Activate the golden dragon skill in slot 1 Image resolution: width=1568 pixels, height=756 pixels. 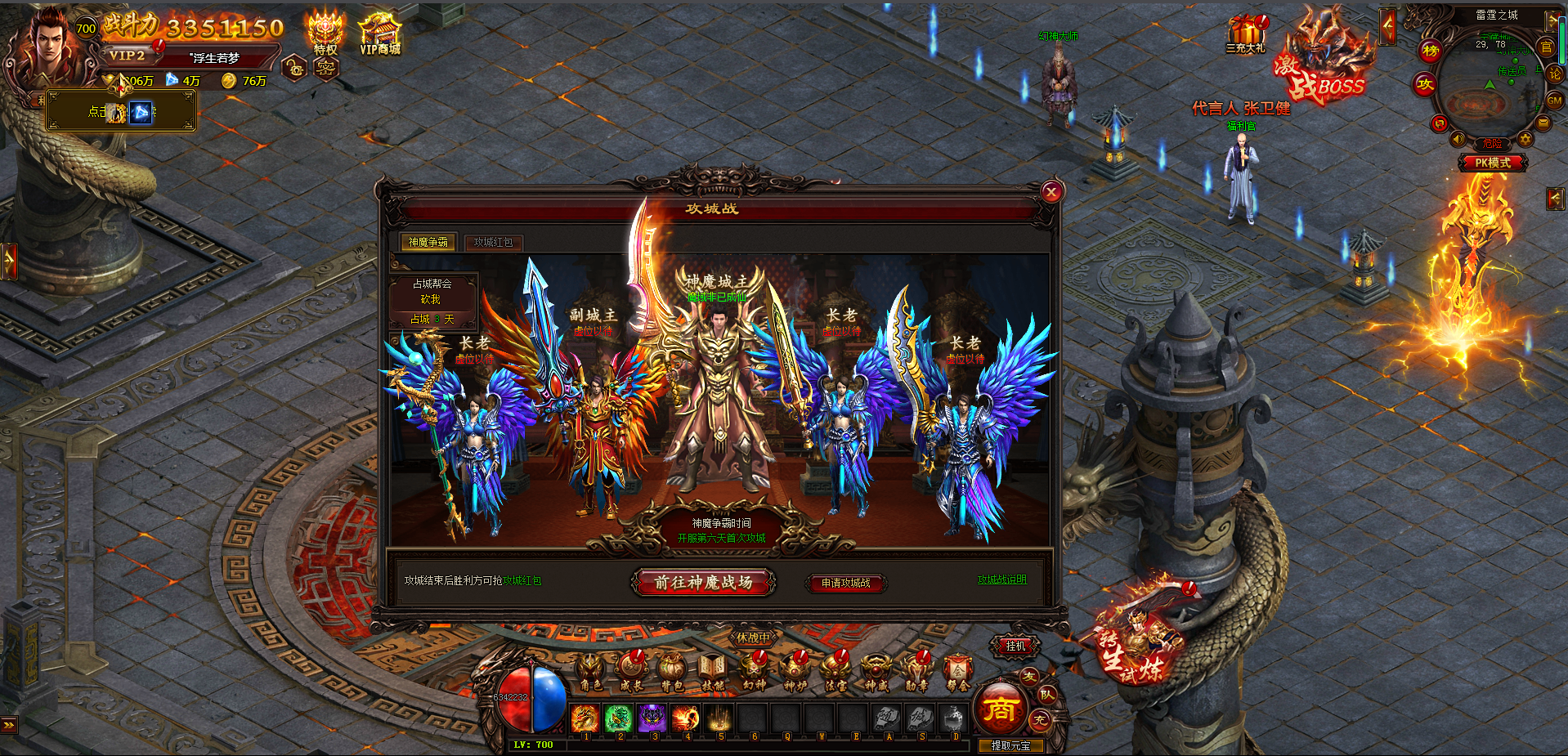point(585,718)
